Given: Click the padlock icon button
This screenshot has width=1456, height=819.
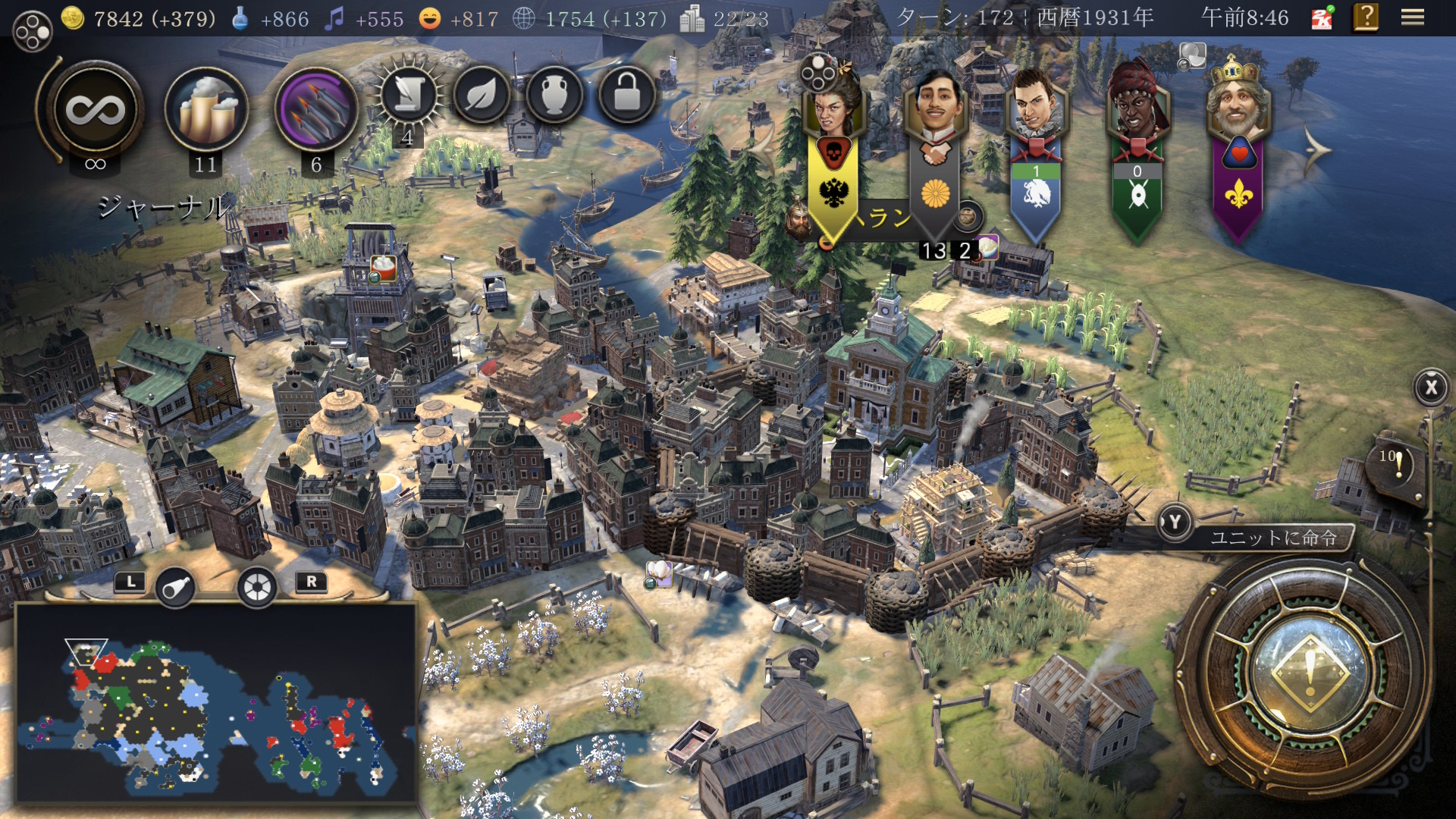Looking at the screenshot, I should (626, 96).
